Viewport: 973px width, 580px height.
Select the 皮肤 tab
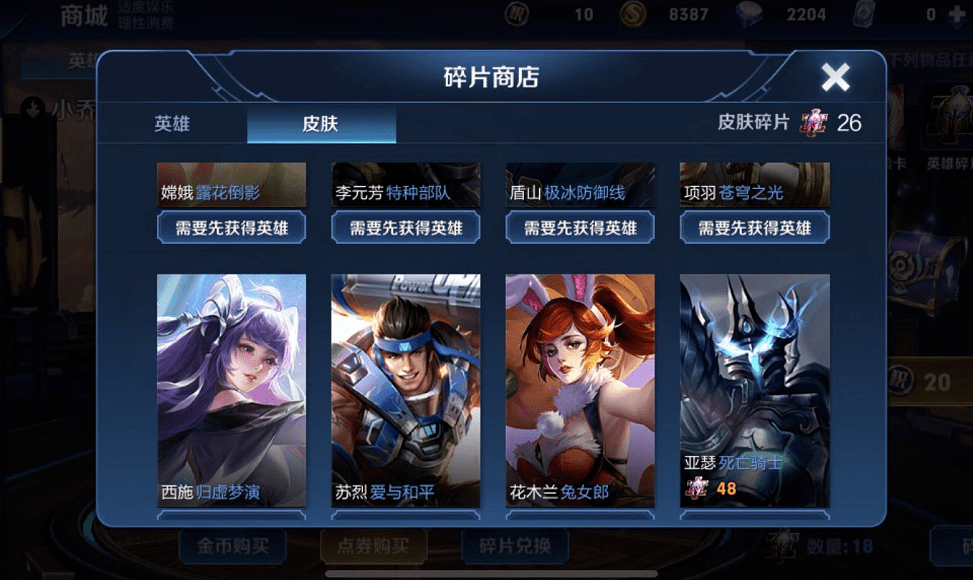[321, 125]
